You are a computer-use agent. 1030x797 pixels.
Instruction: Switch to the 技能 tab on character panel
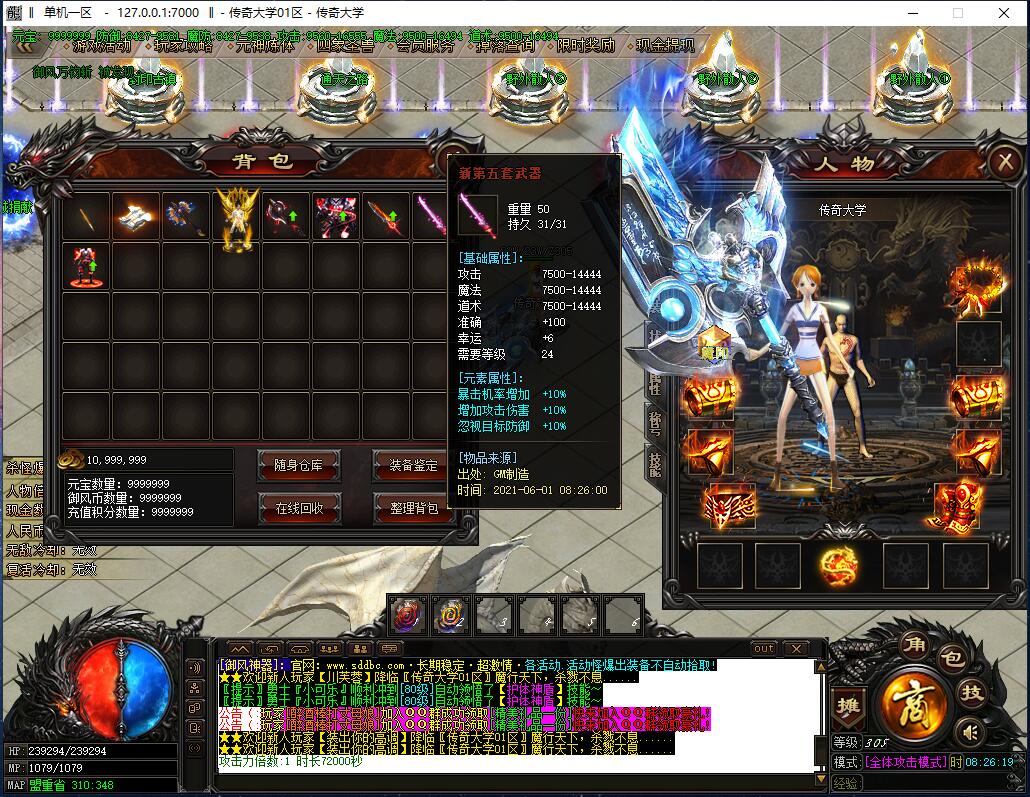pos(655,465)
